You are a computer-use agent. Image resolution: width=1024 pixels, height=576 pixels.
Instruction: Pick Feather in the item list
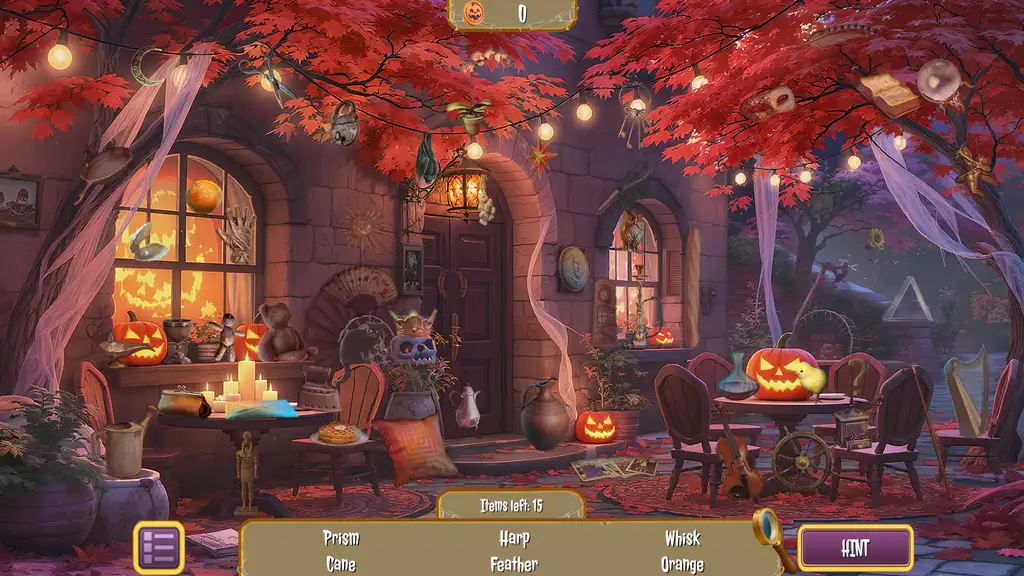pos(514,565)
